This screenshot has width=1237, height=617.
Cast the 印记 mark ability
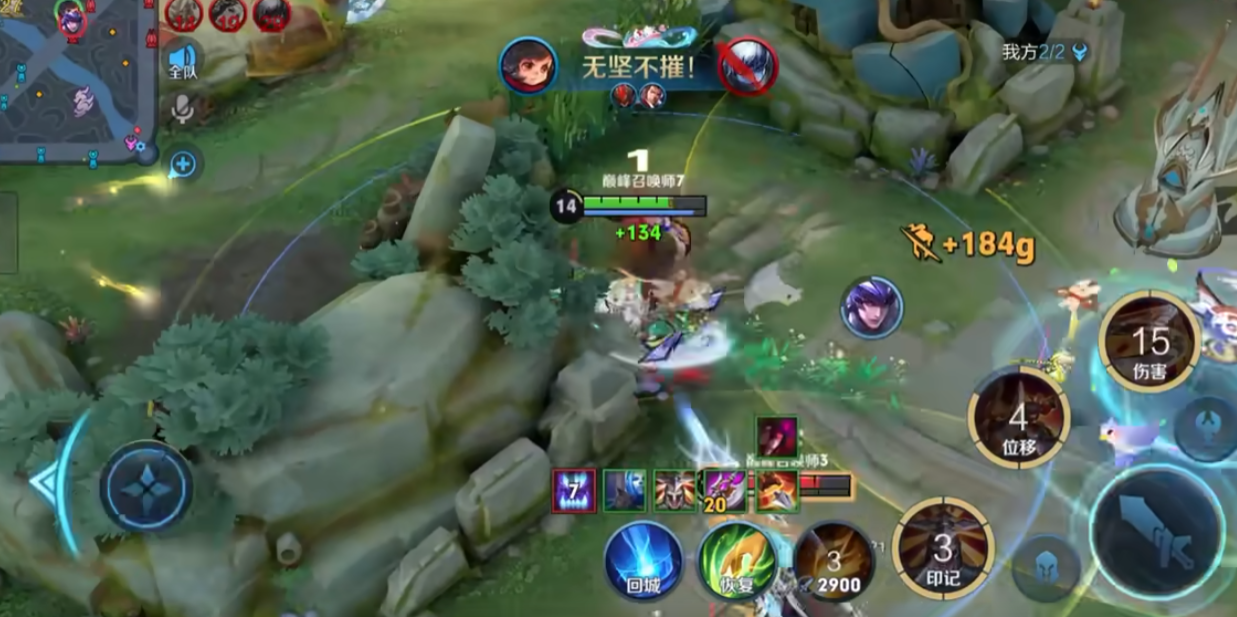tap(943, 549)
